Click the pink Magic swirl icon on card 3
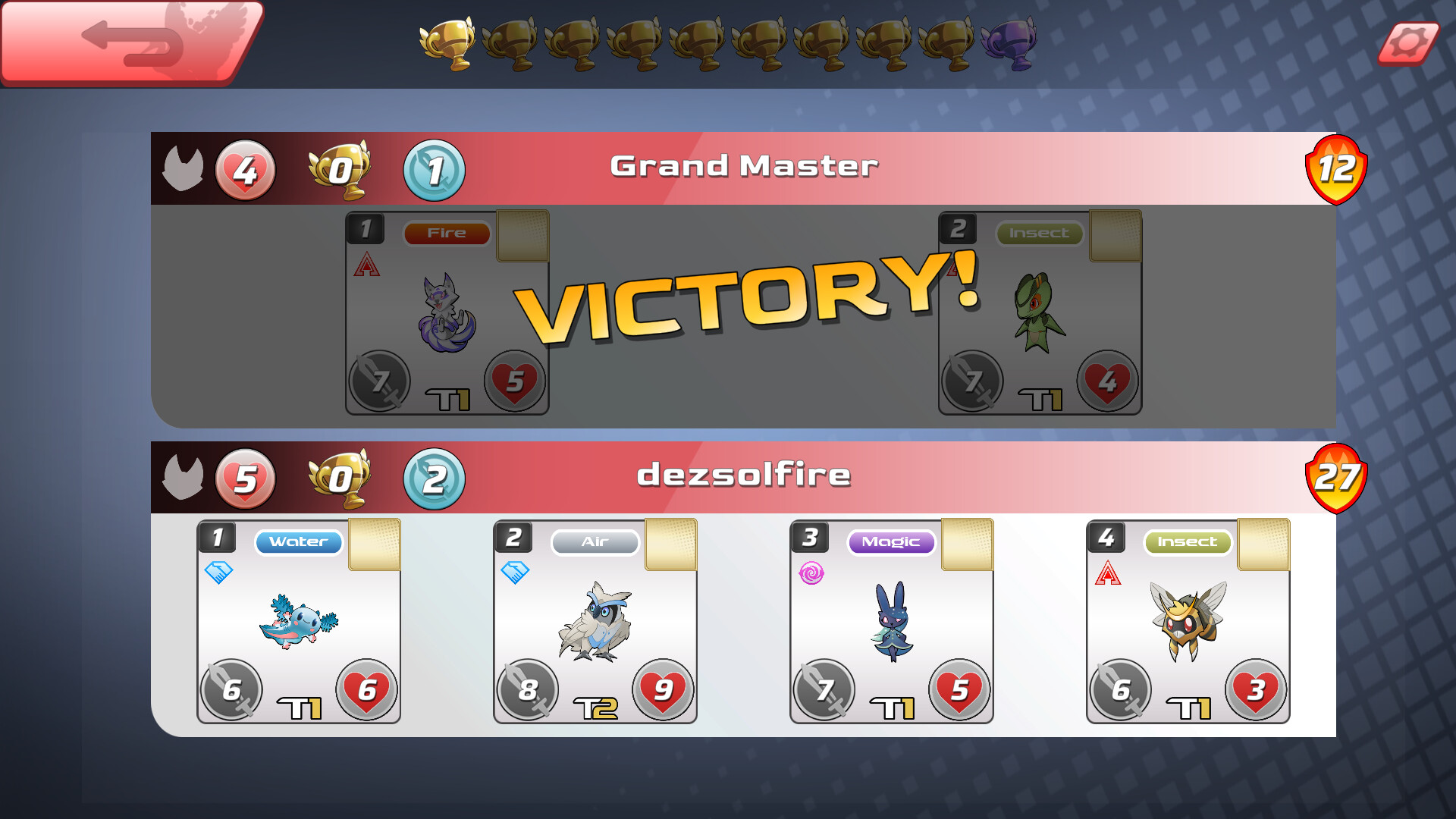Image resolution: width=1456 pixels, height=819 pixels. click(813, 574)
